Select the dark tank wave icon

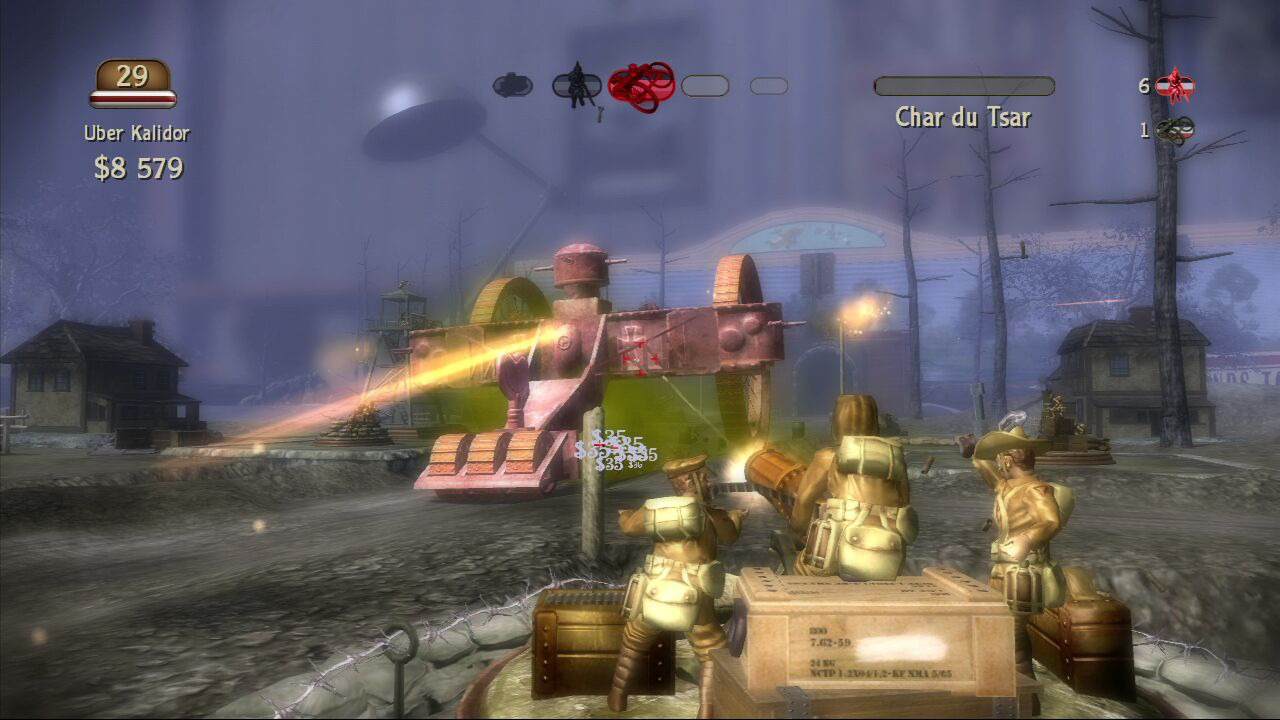pyautogui.click(x=512, y=86)
